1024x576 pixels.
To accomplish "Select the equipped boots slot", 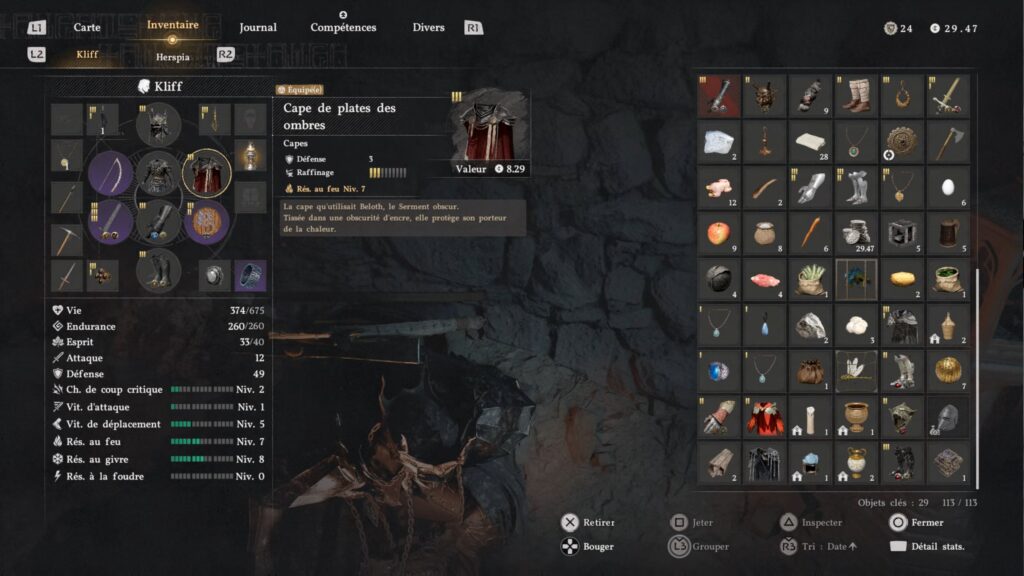I will (x=158, y=269).
